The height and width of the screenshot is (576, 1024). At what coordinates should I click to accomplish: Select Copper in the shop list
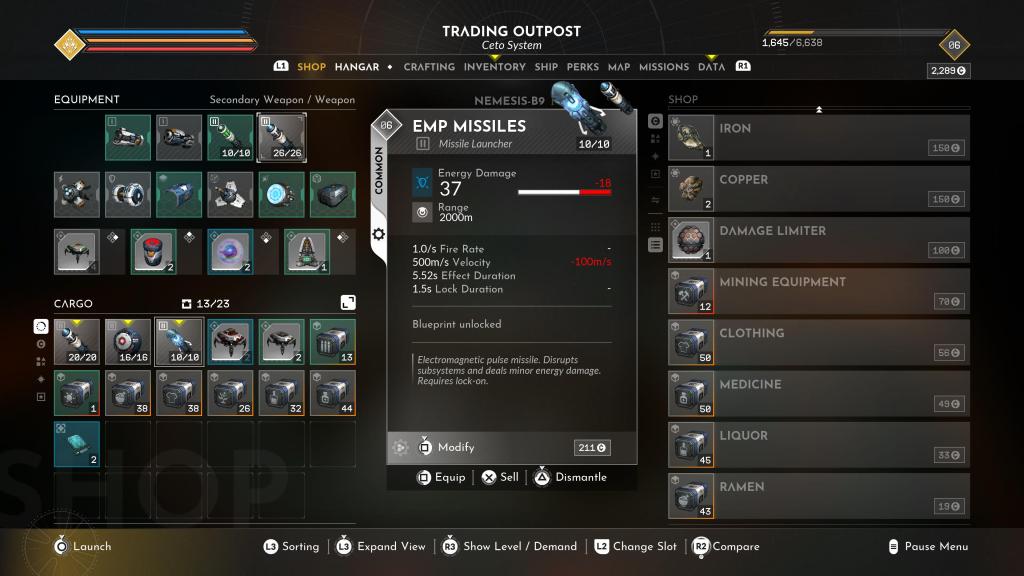point(818,189)
